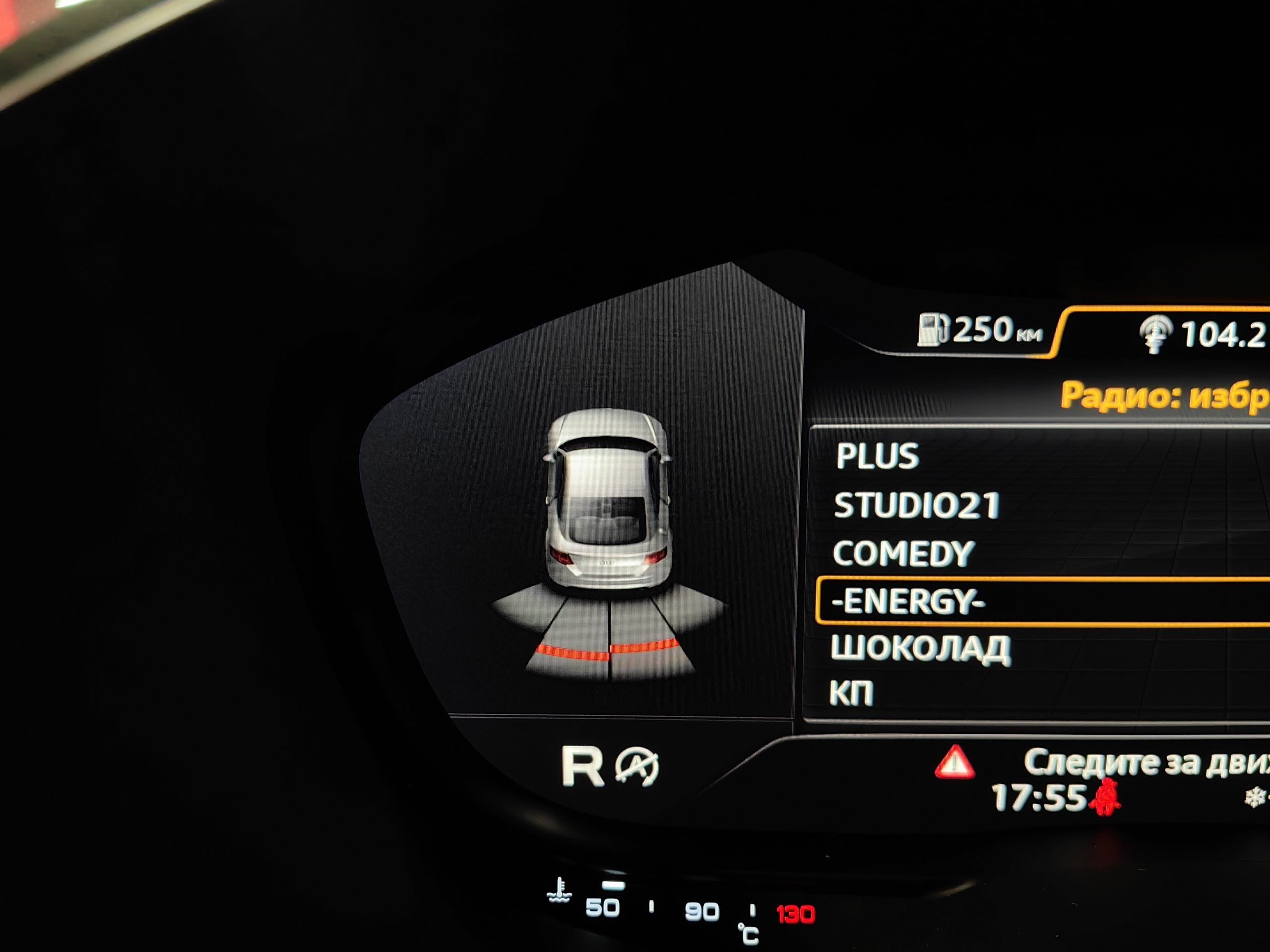Select the highlighted -ENERGY- station
This screenshot has width=1270, height=952.
[908, 601]
